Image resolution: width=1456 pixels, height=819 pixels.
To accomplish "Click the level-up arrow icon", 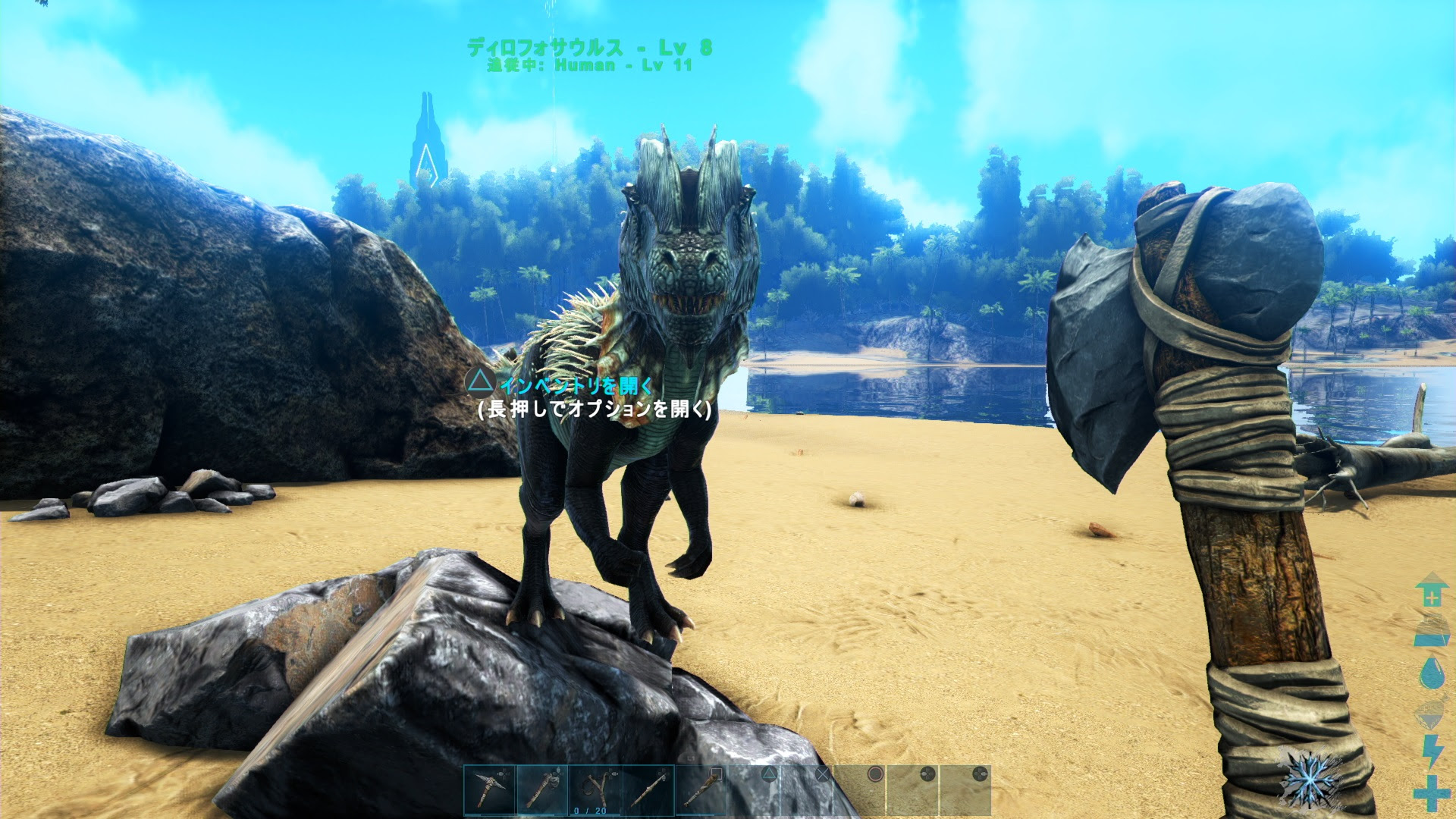I will 1431,589.
